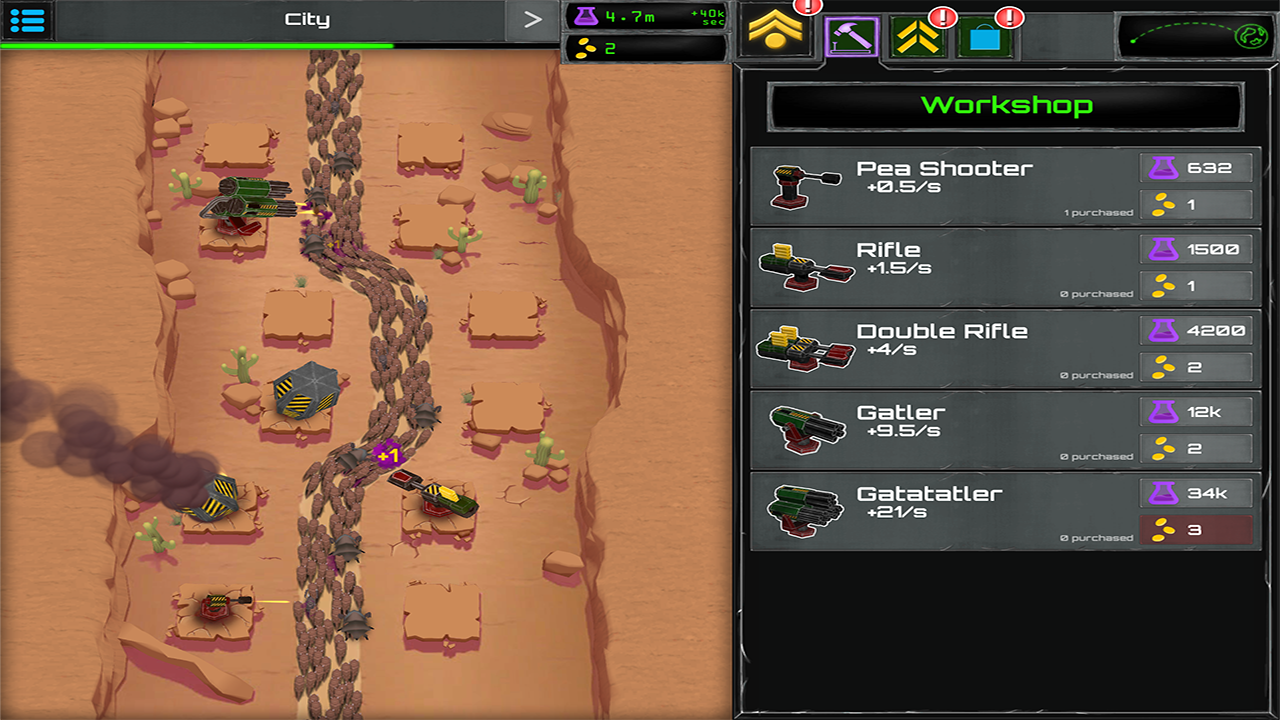Screen dimensions: 1280x720
Task: Select the Gatler's 12k flask cost
Action: pos(1196,410)
